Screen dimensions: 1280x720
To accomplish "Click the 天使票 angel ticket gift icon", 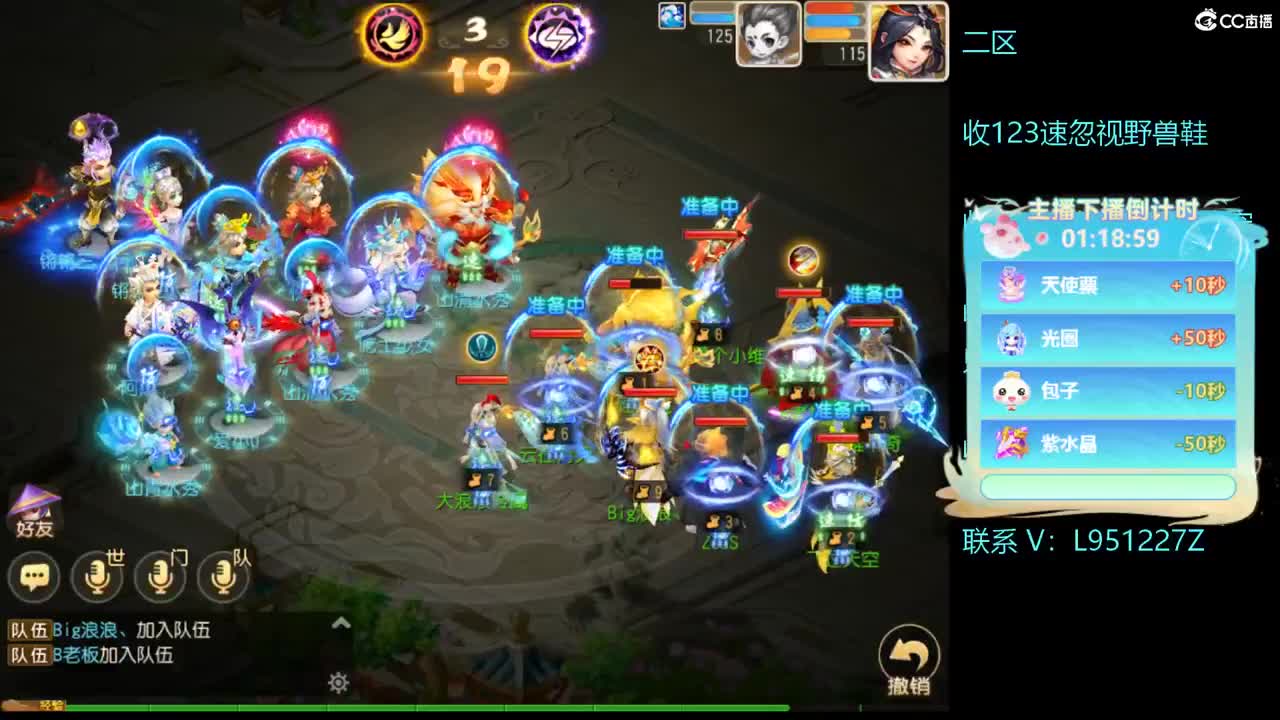I will 1012,285.
